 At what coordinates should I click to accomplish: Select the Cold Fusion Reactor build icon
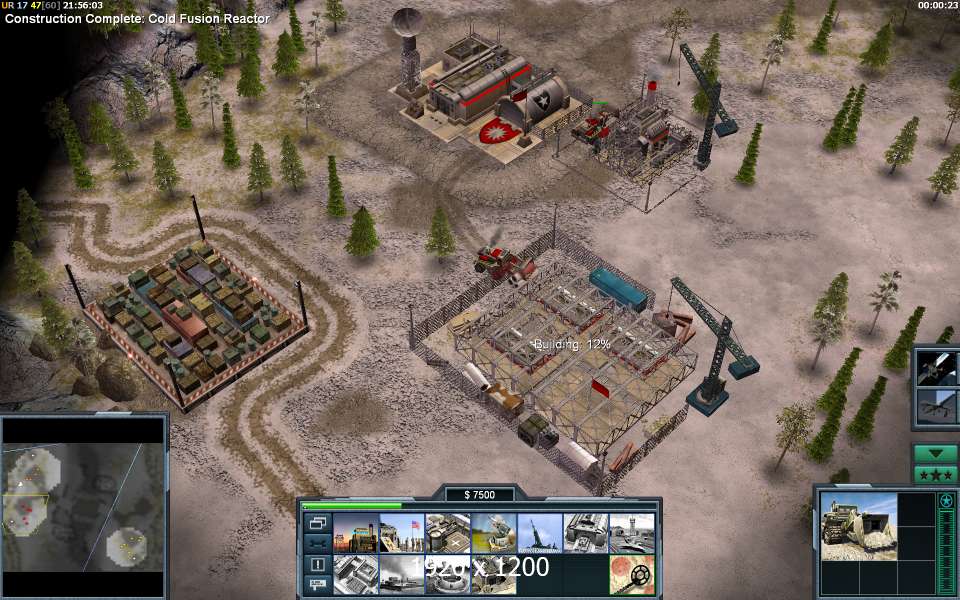[x=355, y=533]
